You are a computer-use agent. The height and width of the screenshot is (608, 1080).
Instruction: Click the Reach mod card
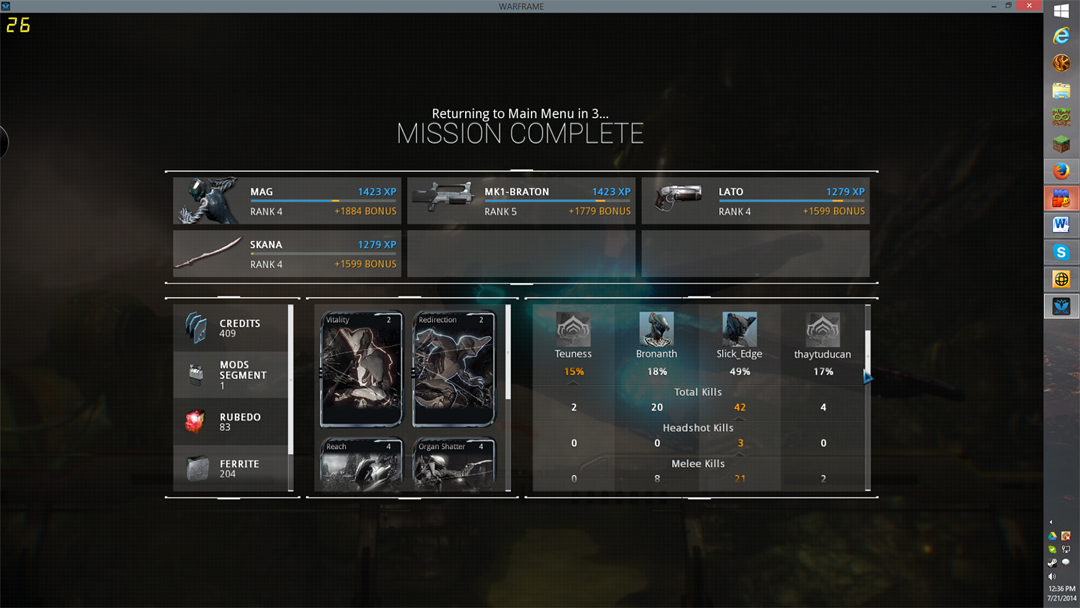361,465
